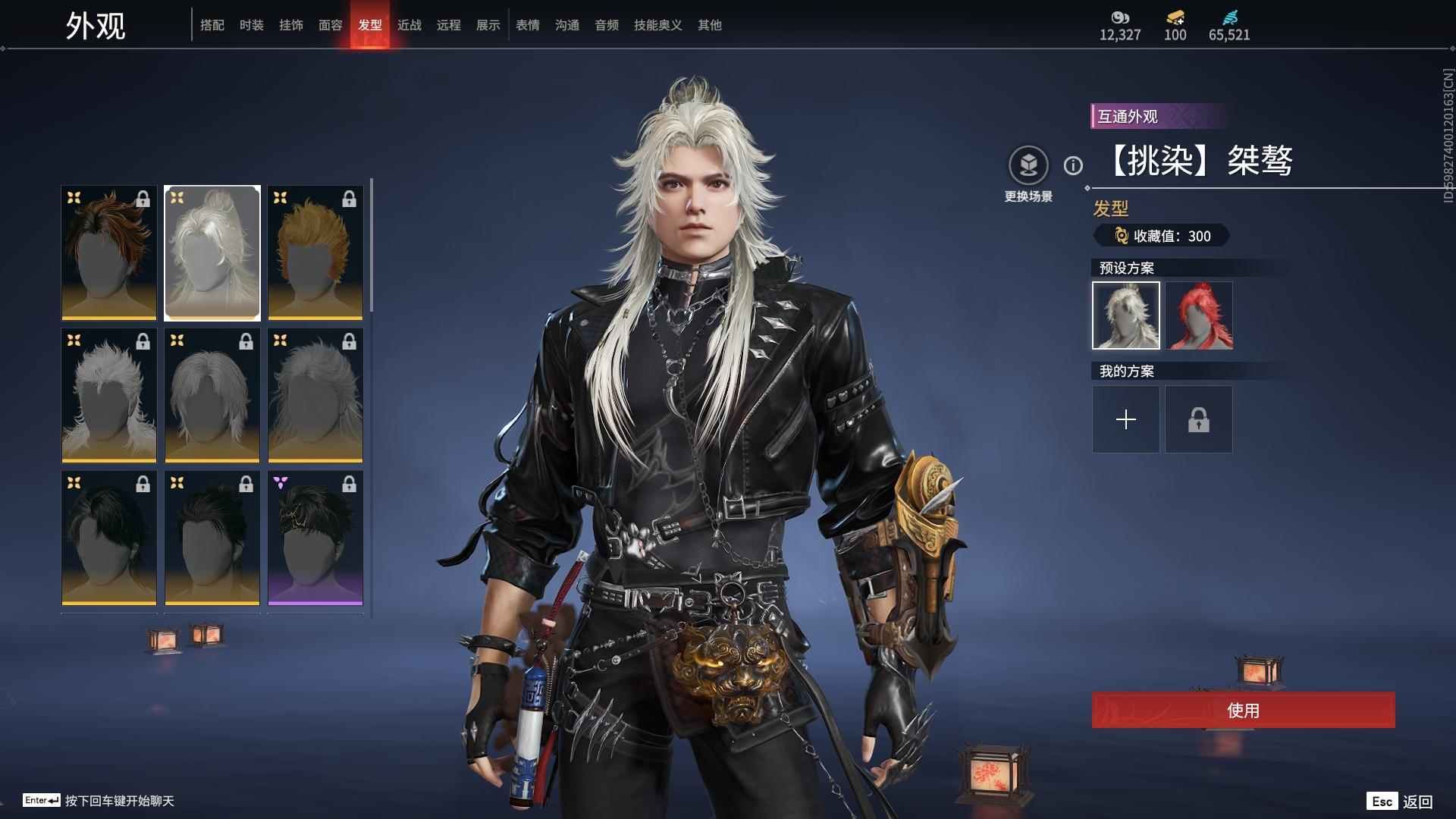
Task: Choose the 表情 tab
Action: 528,25
